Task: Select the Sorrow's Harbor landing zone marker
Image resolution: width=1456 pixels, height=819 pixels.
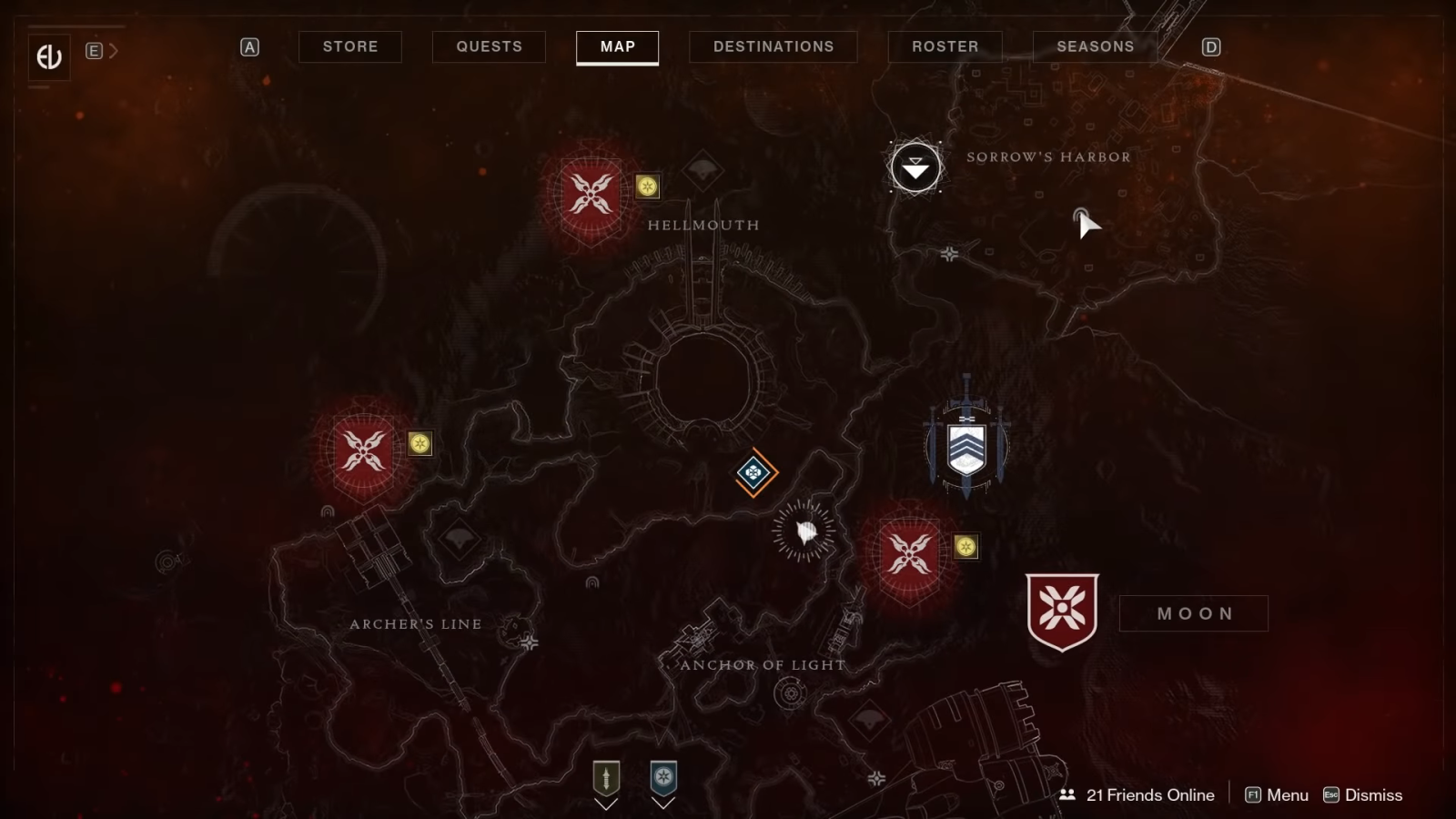Action: pyautogui.click(x=915, y=167)
